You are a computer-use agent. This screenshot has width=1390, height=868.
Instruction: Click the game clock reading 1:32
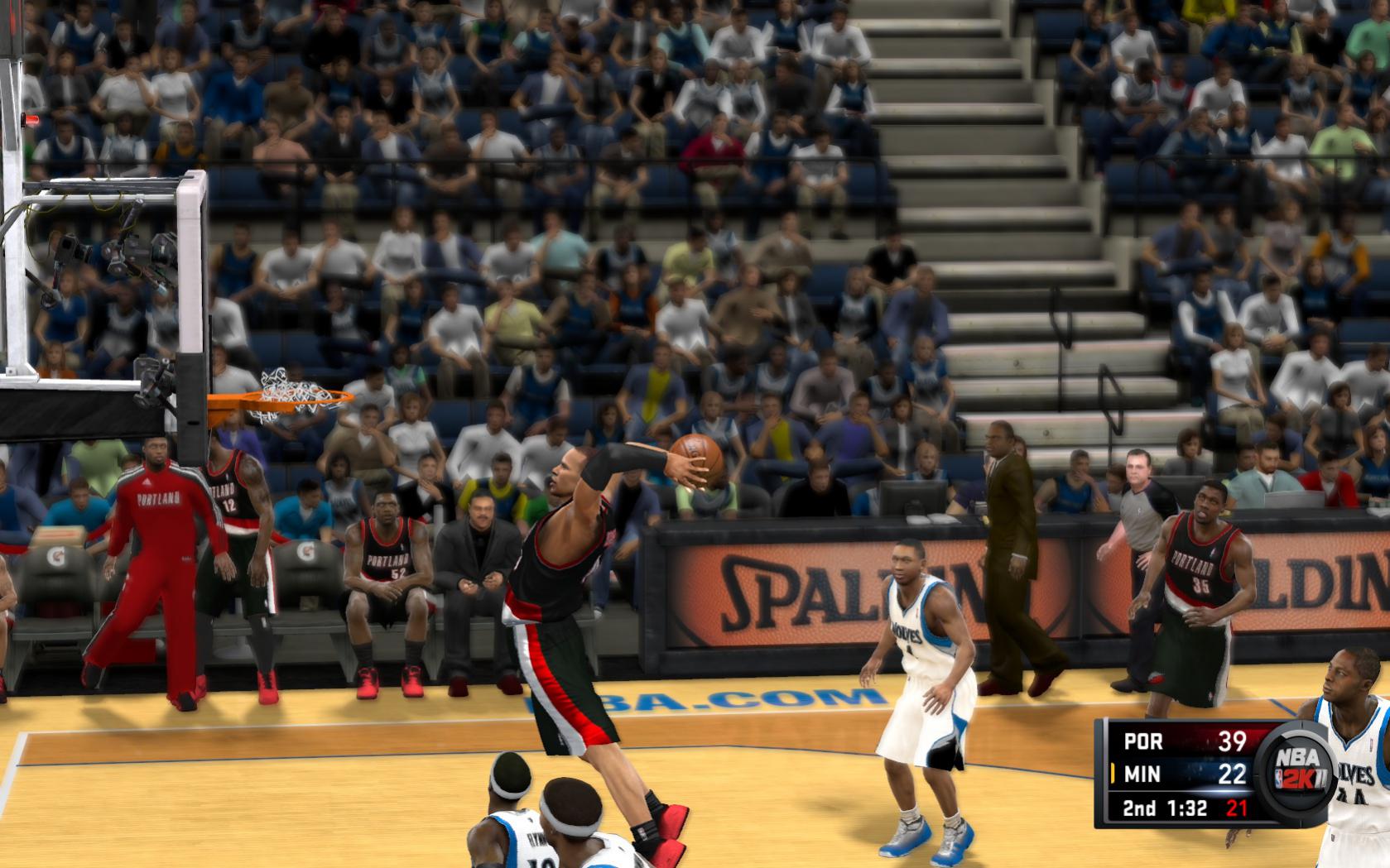(1186, 807)
